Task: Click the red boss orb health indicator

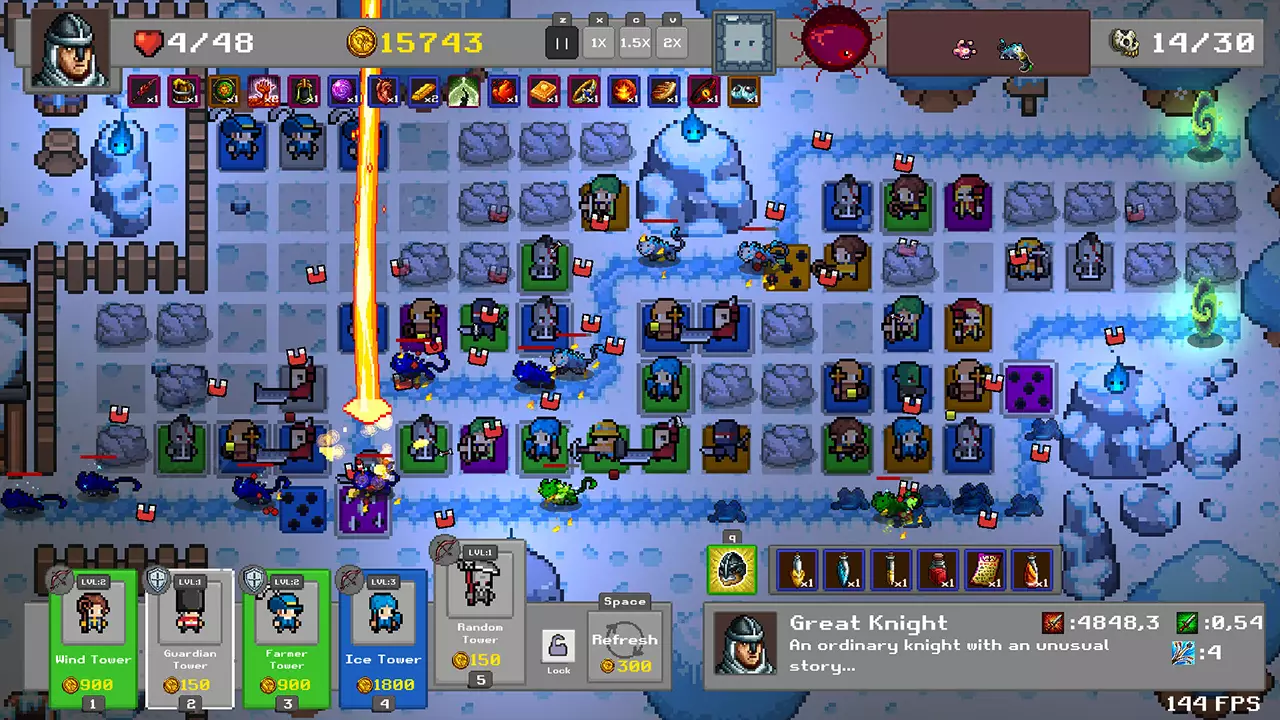Action: tap(837, 40)
